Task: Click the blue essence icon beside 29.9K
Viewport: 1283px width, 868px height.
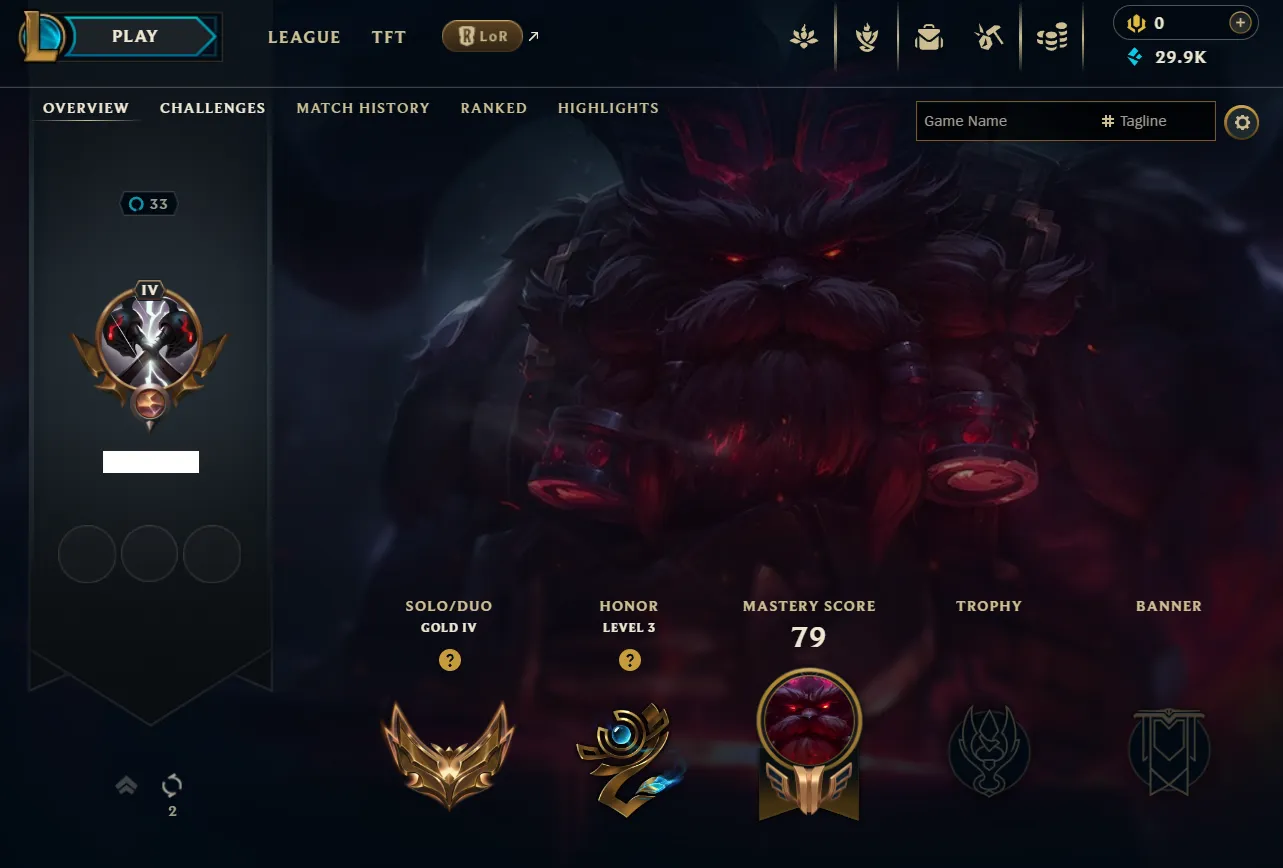Action: click(1133, 57)
